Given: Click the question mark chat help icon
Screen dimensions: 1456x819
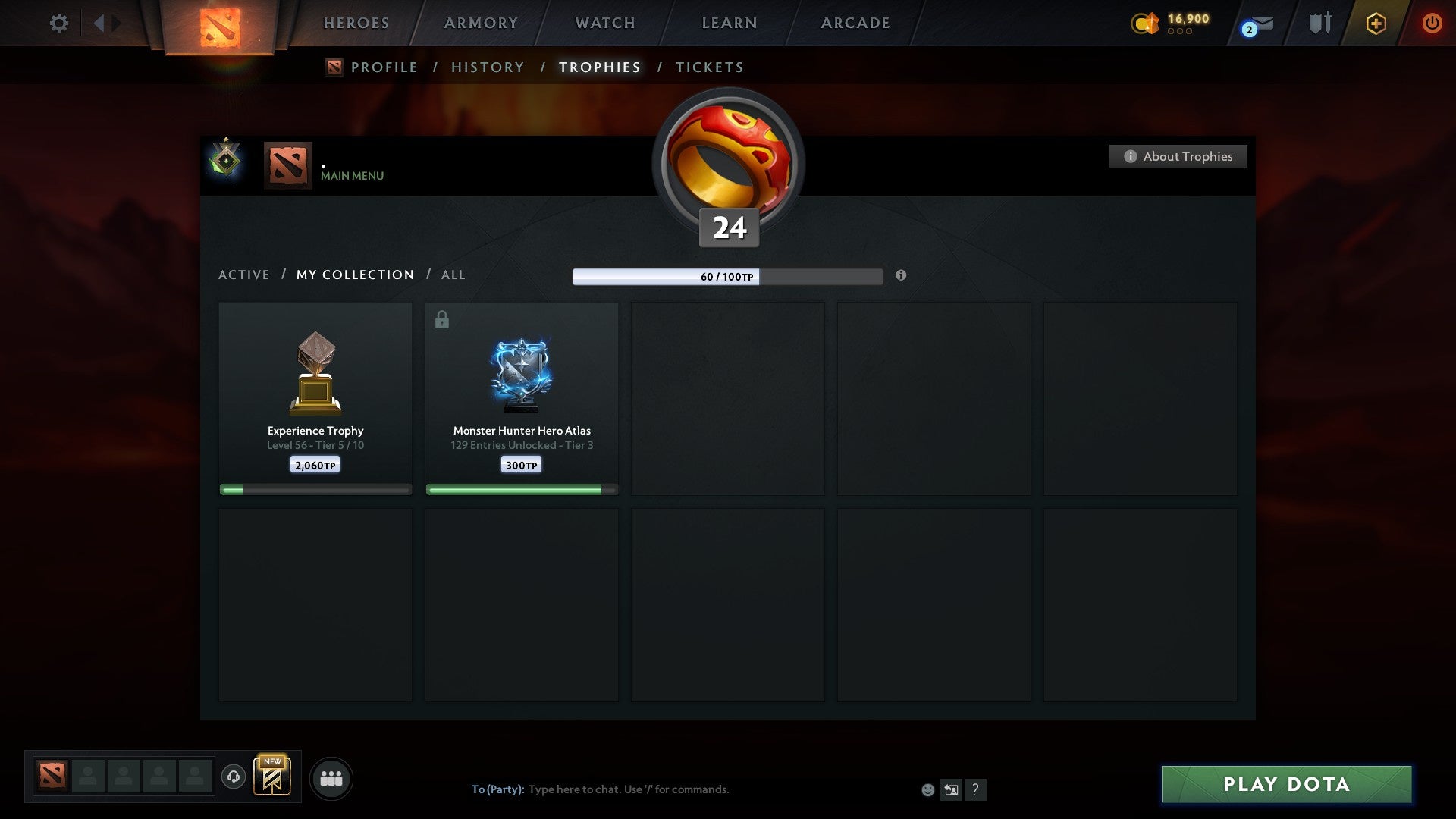Looking at the screenshot, I should [976, 789].
